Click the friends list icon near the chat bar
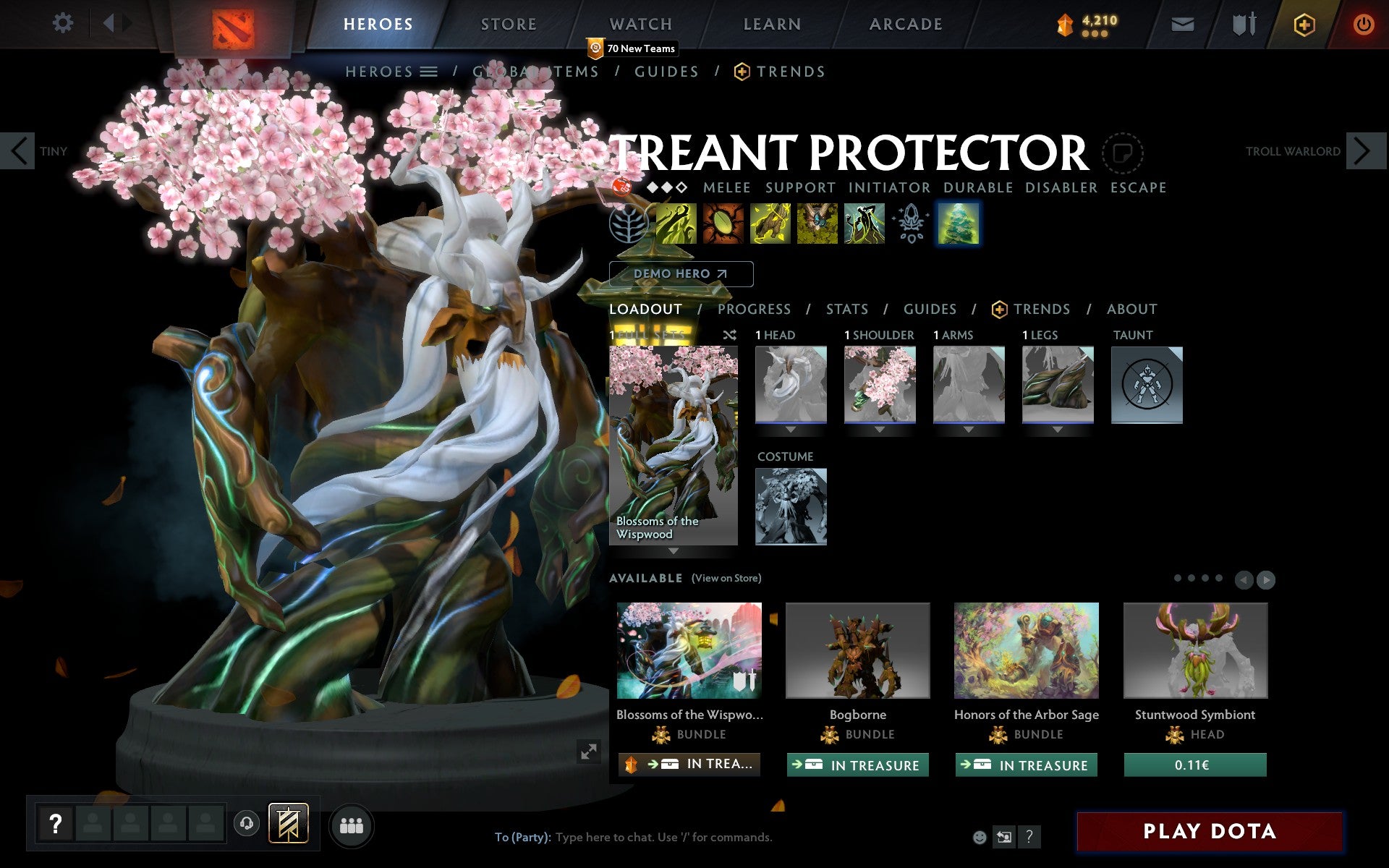 pyautogui.click(x=351, y=825)
